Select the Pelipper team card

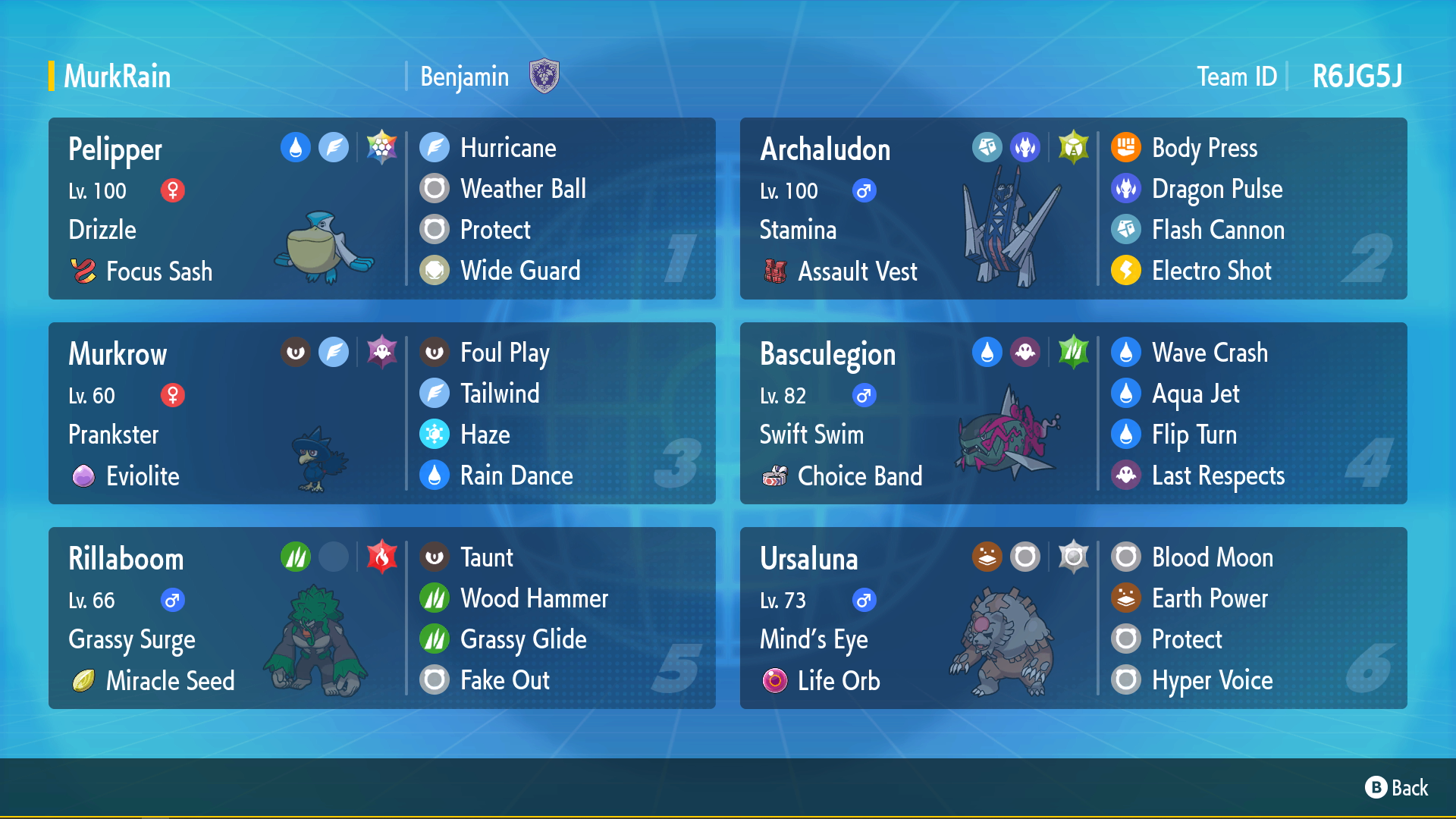coord(381,209)
